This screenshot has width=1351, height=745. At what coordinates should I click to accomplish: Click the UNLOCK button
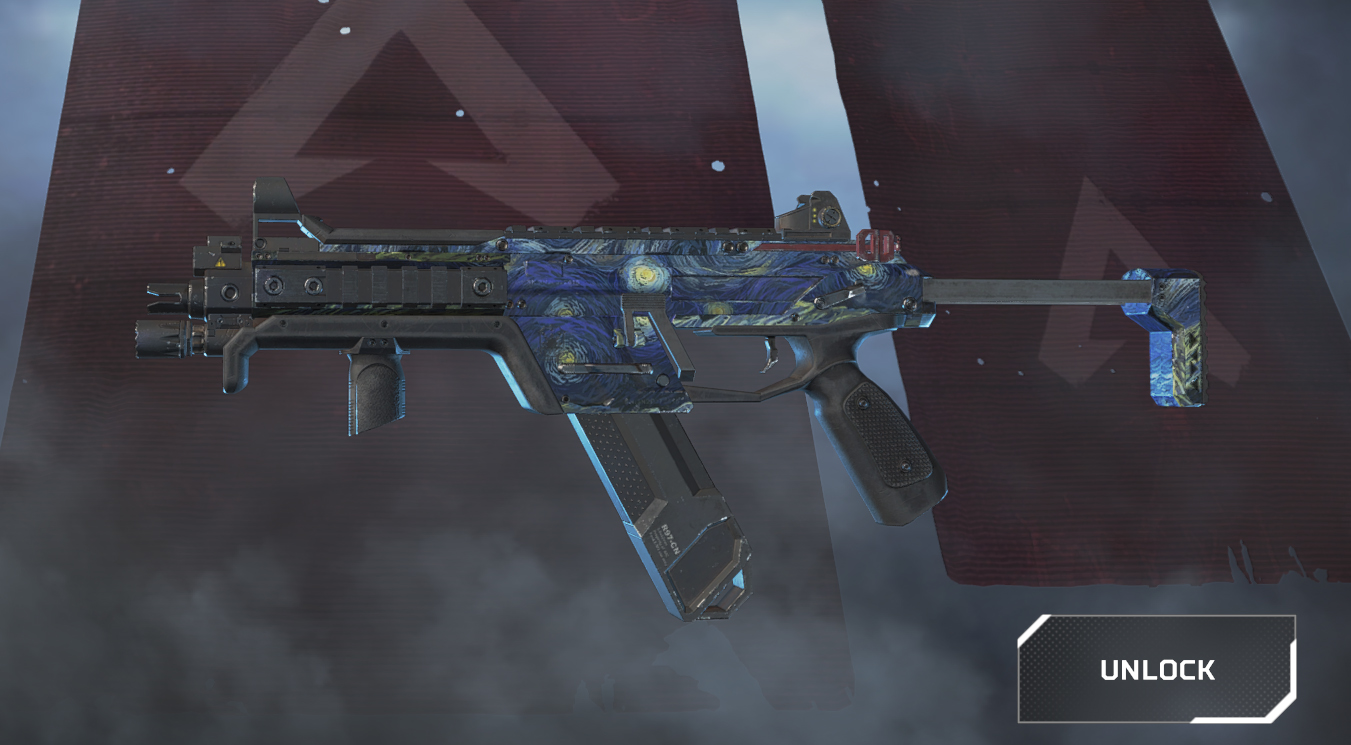pyautogui.click(x=1157, y=669)
